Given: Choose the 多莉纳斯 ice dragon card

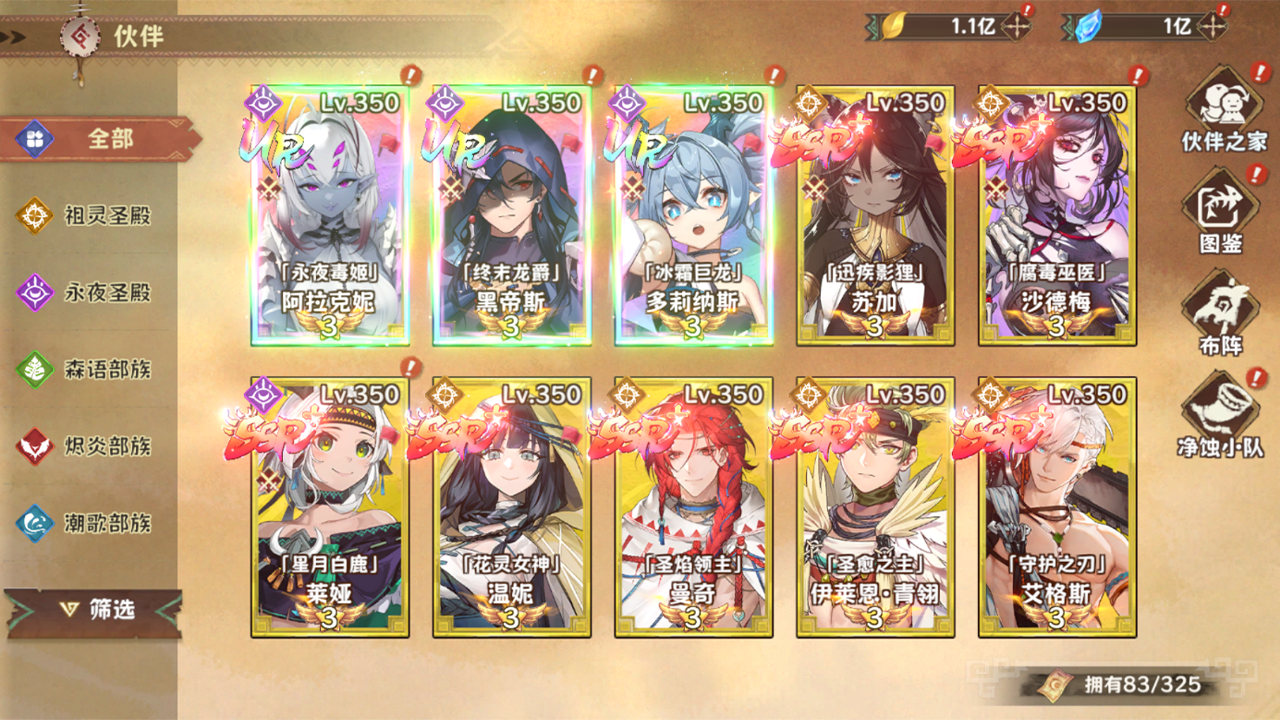Looking at the screenshot, I should click(x=693, y=215).
